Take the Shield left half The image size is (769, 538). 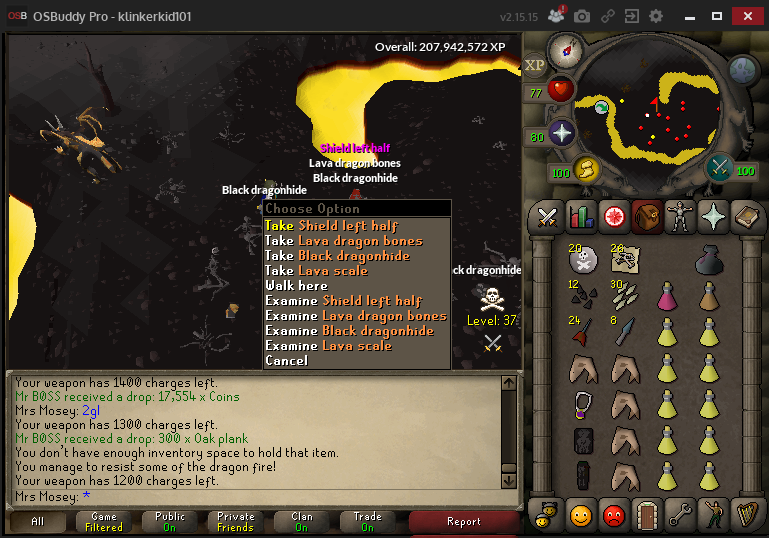tap(331, 226)
